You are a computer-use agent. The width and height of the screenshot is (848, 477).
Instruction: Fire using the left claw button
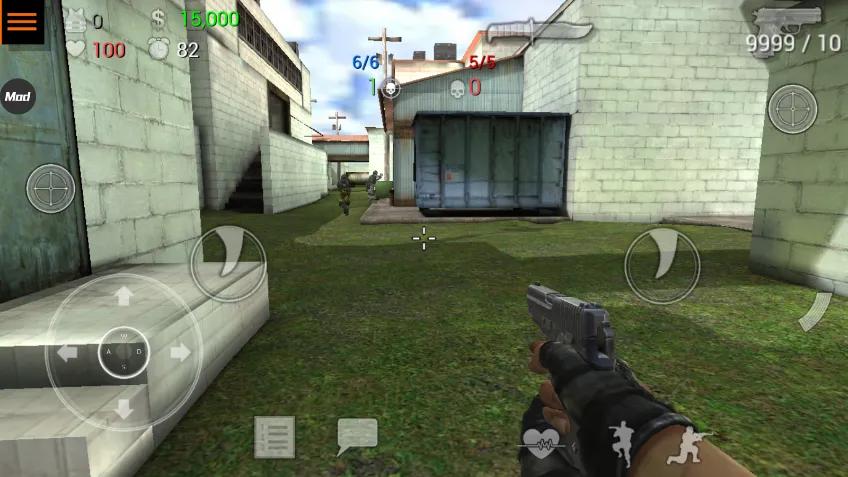(228, 263)
